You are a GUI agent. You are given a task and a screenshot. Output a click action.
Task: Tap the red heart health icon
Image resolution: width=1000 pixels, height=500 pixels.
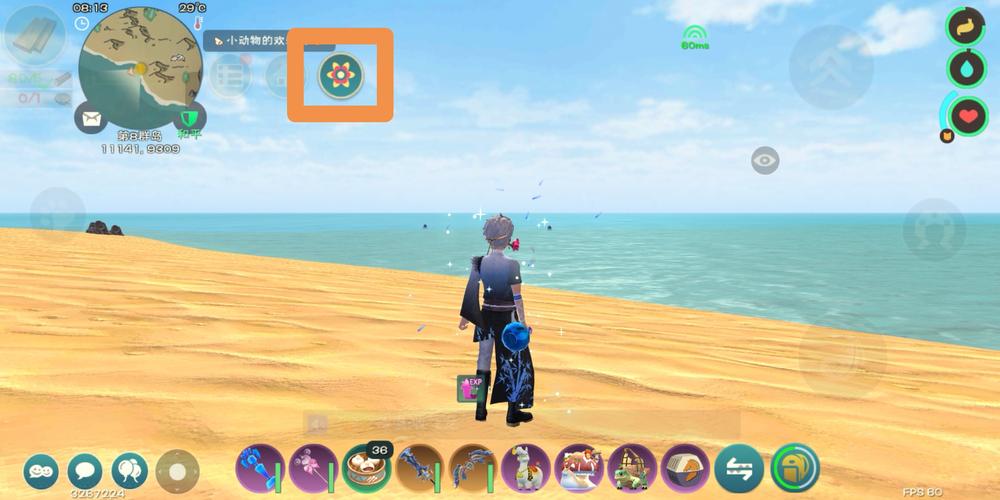(967, 116)
